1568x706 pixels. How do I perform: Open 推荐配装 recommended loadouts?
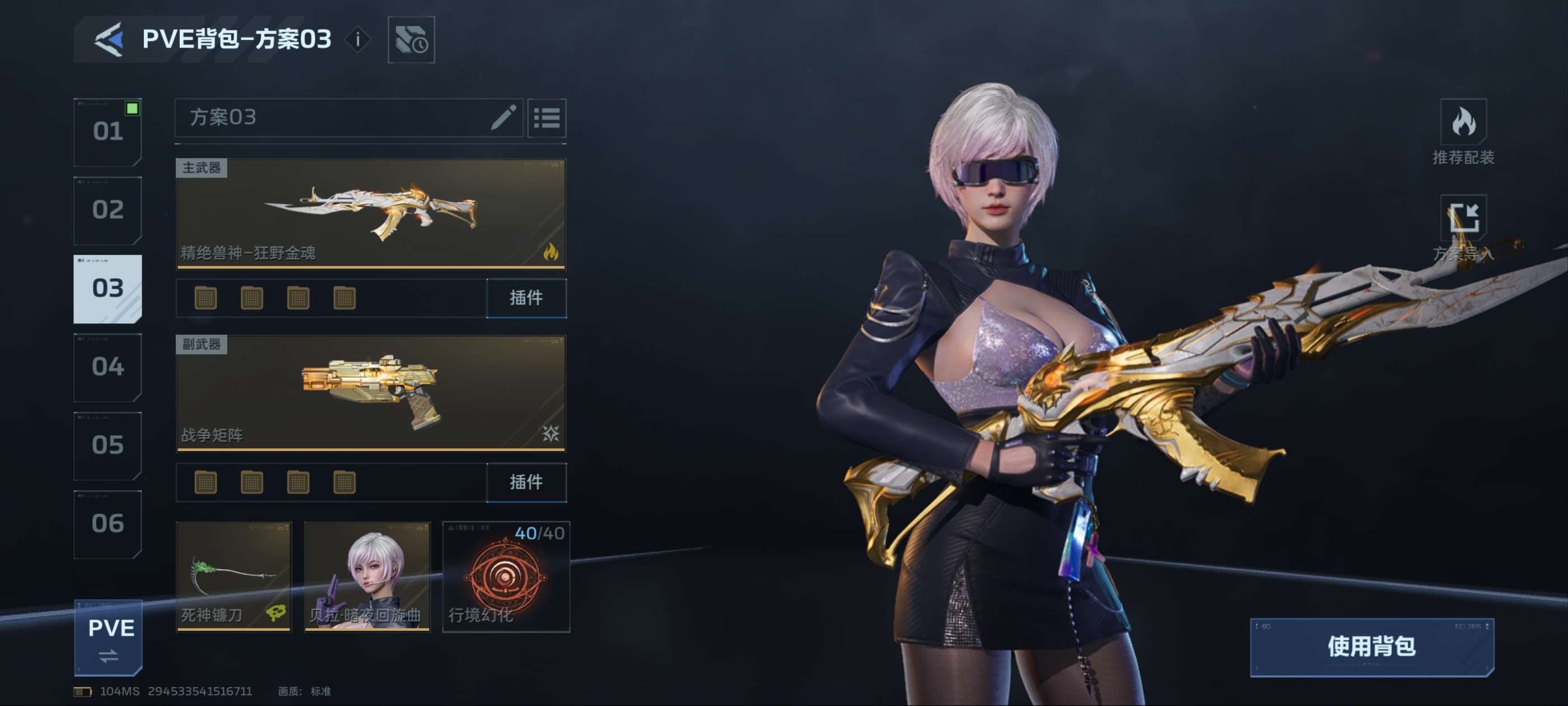tap(1463, 132)
